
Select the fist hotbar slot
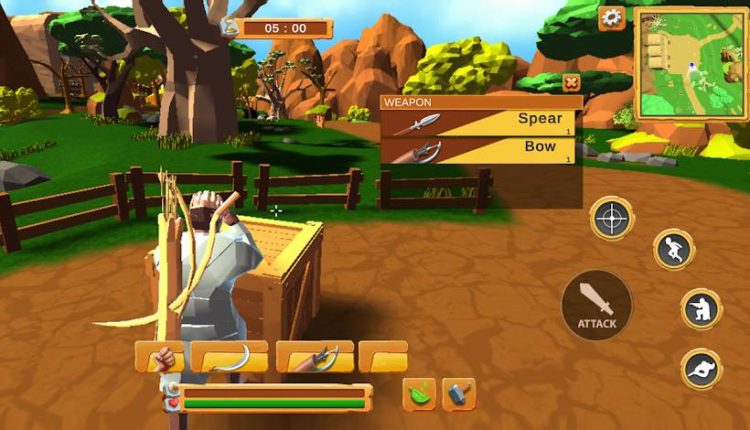coord(159,357)
